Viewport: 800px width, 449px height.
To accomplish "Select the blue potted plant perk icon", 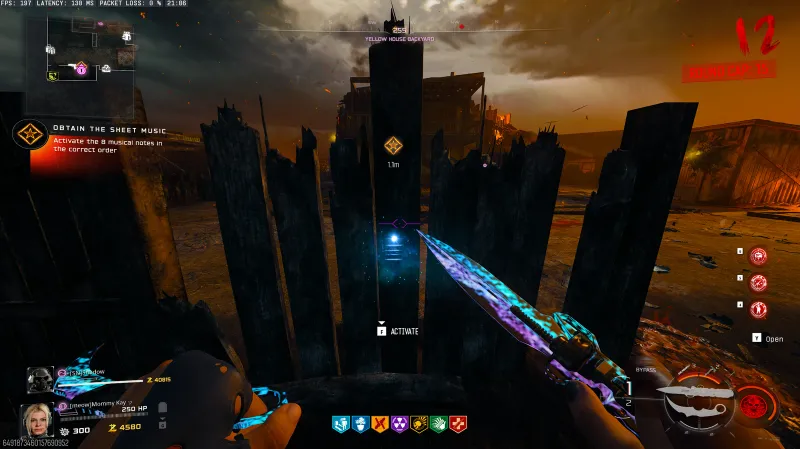I will point(359,424).
